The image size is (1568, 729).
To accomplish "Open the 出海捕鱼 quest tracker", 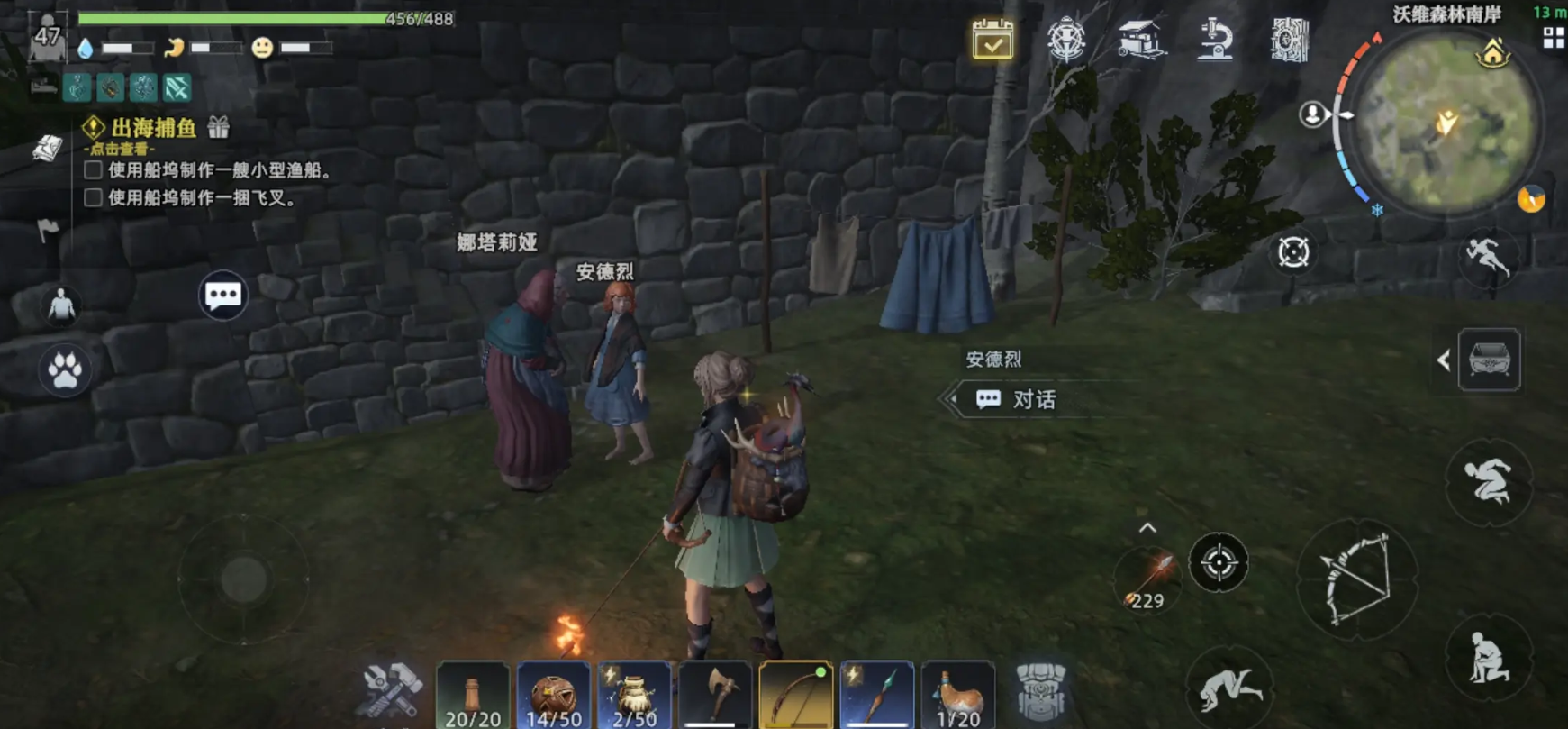I will tap(154, 128).
